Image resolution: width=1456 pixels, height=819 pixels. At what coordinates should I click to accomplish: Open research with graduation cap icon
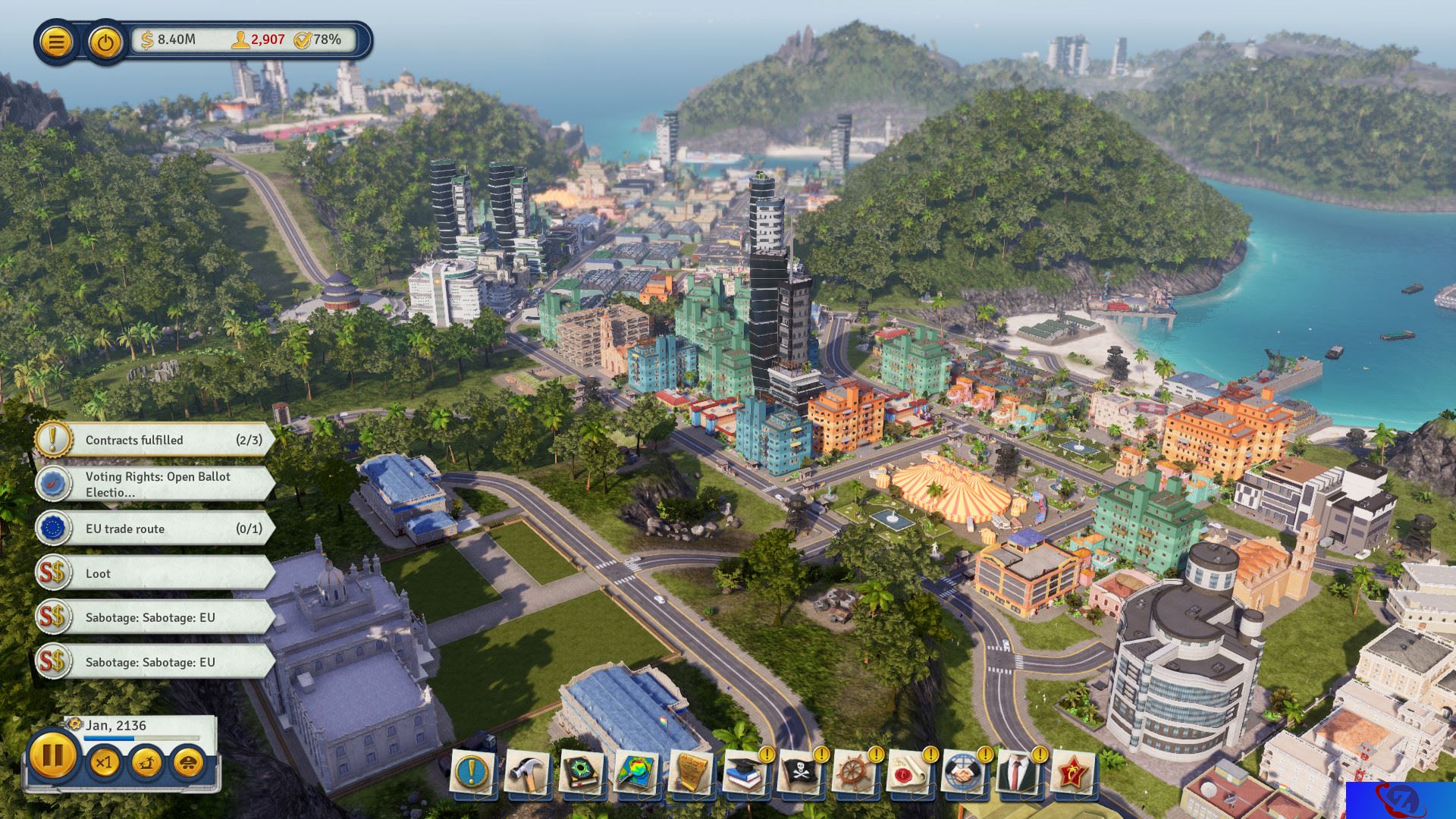[x=745, y=773]
